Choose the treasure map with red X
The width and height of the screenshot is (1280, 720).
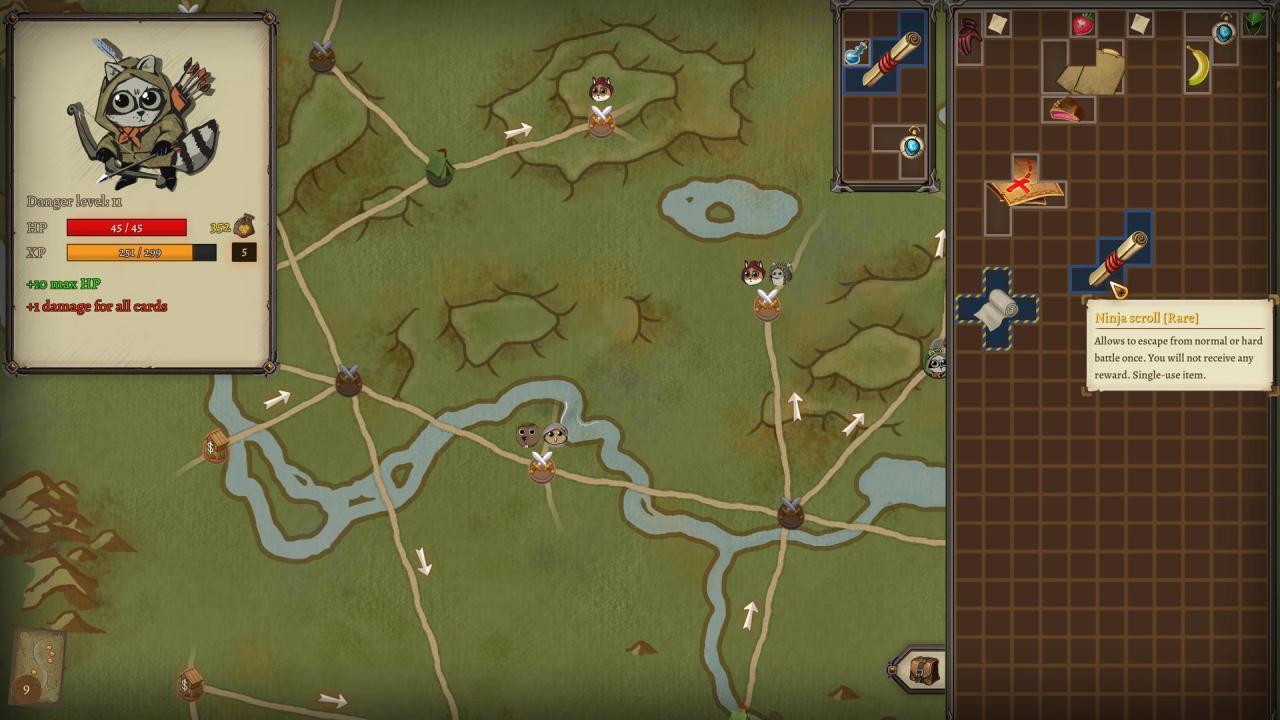pyautogui.click(x=1022, y=187)
